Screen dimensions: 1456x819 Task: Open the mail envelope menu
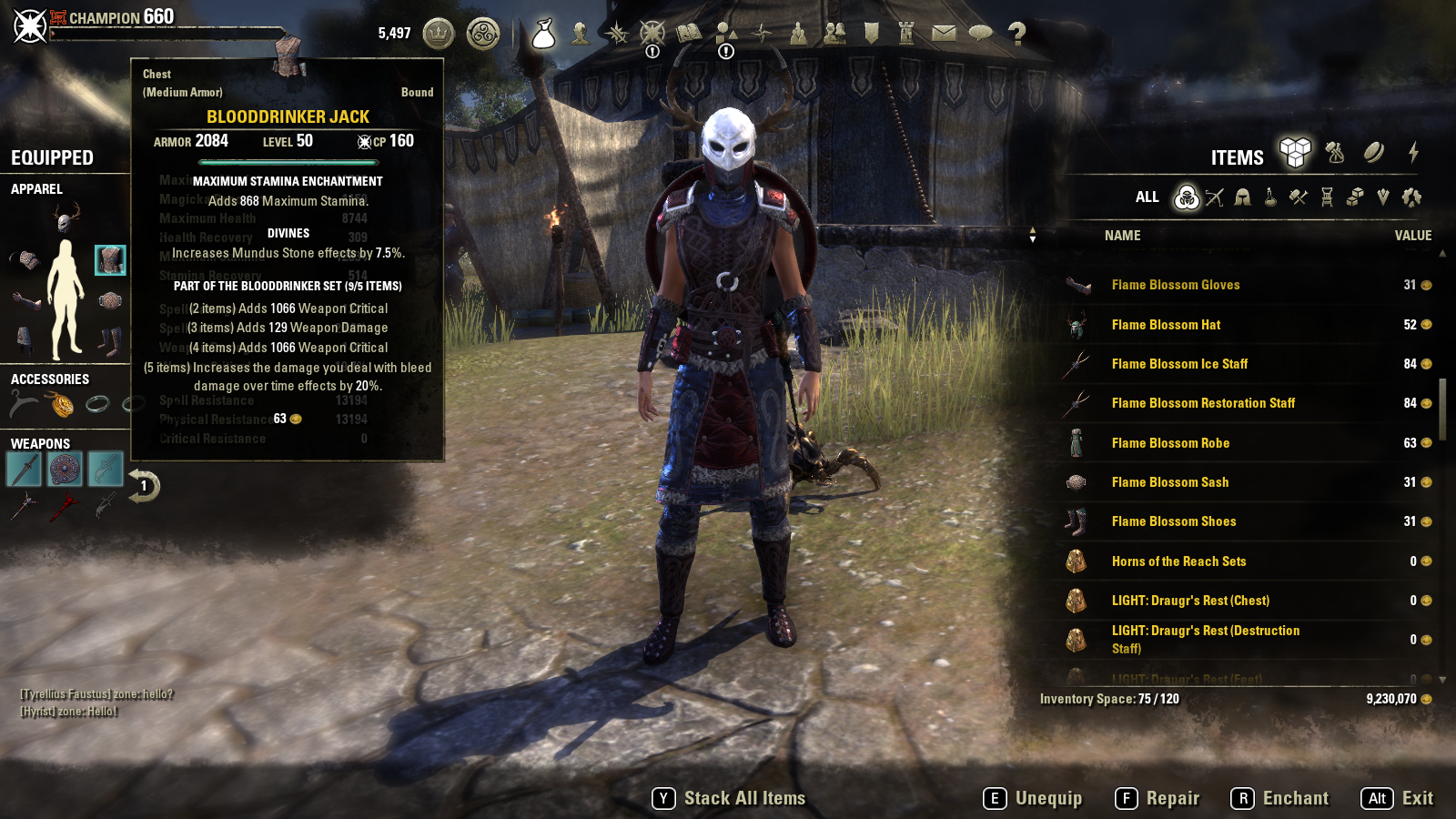(944, 34)
